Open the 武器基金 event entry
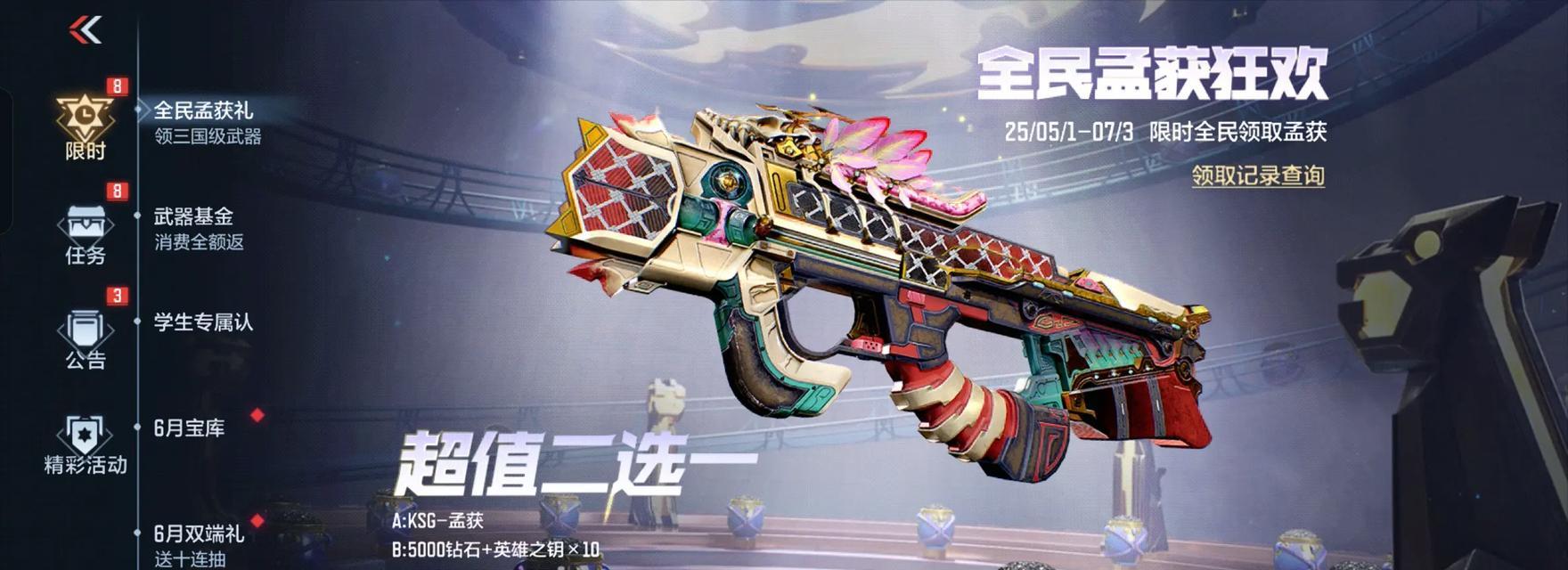 point(200,228)
